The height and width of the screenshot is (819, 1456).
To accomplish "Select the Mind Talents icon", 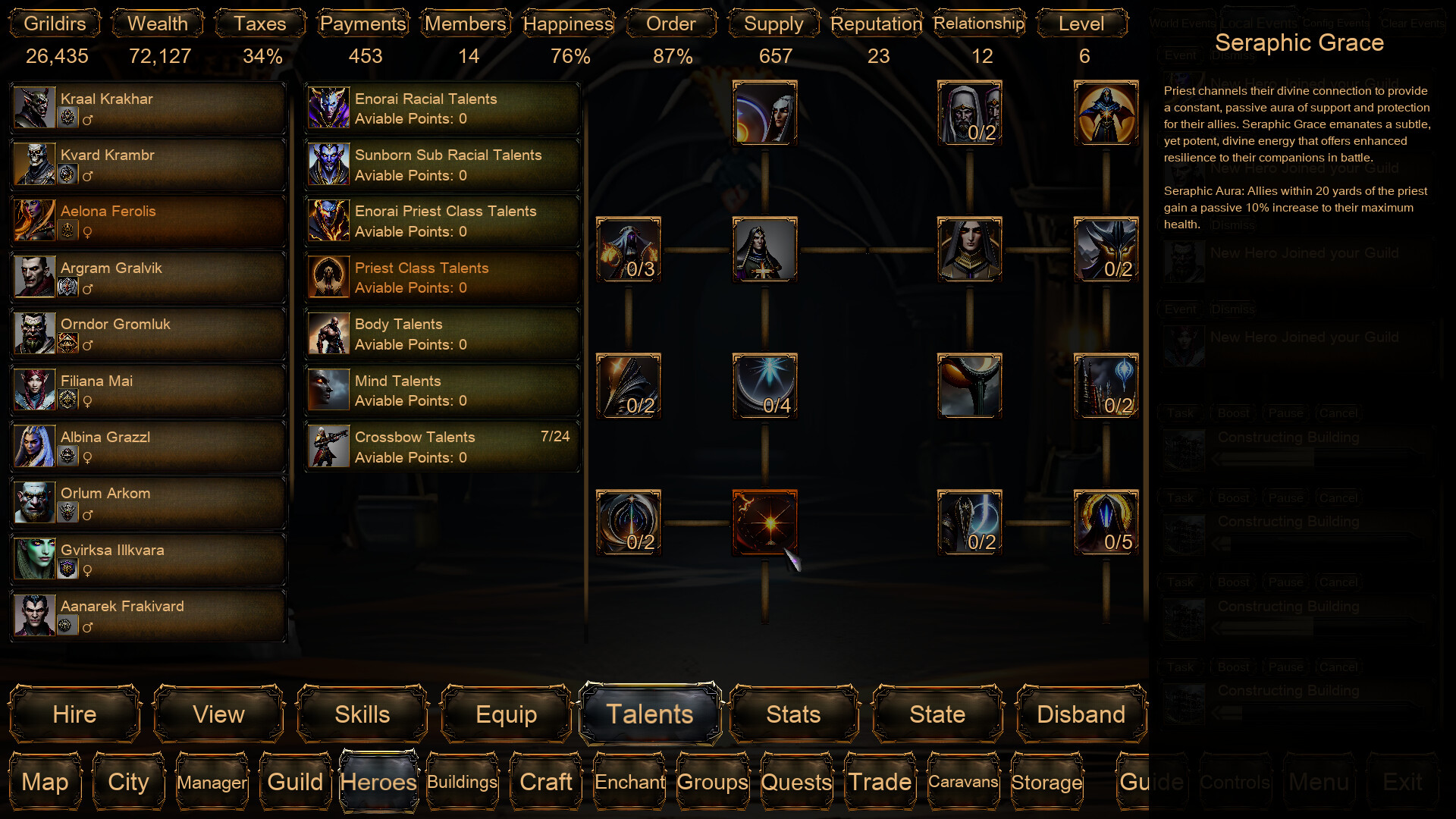I will coord(328,390).
